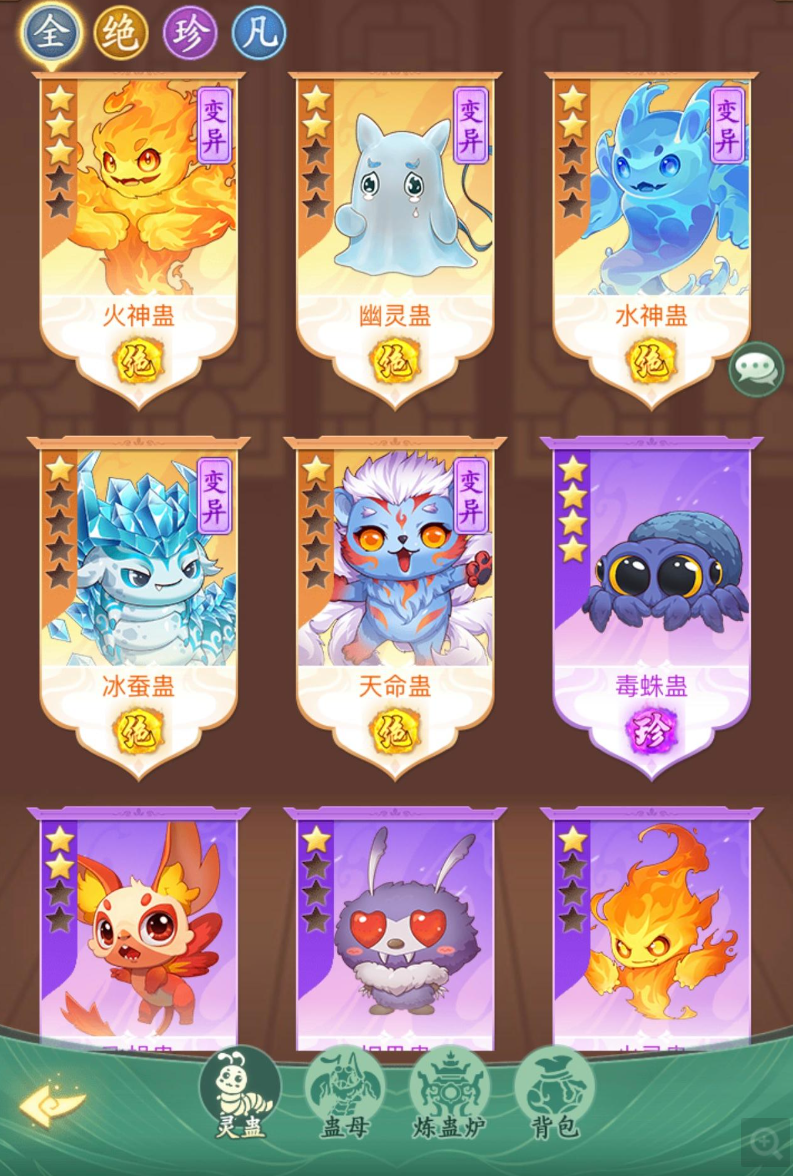Open the 背包 backpack tab
The width and height of the screenshot is (793, 1176).
[x=554, y=1097]
